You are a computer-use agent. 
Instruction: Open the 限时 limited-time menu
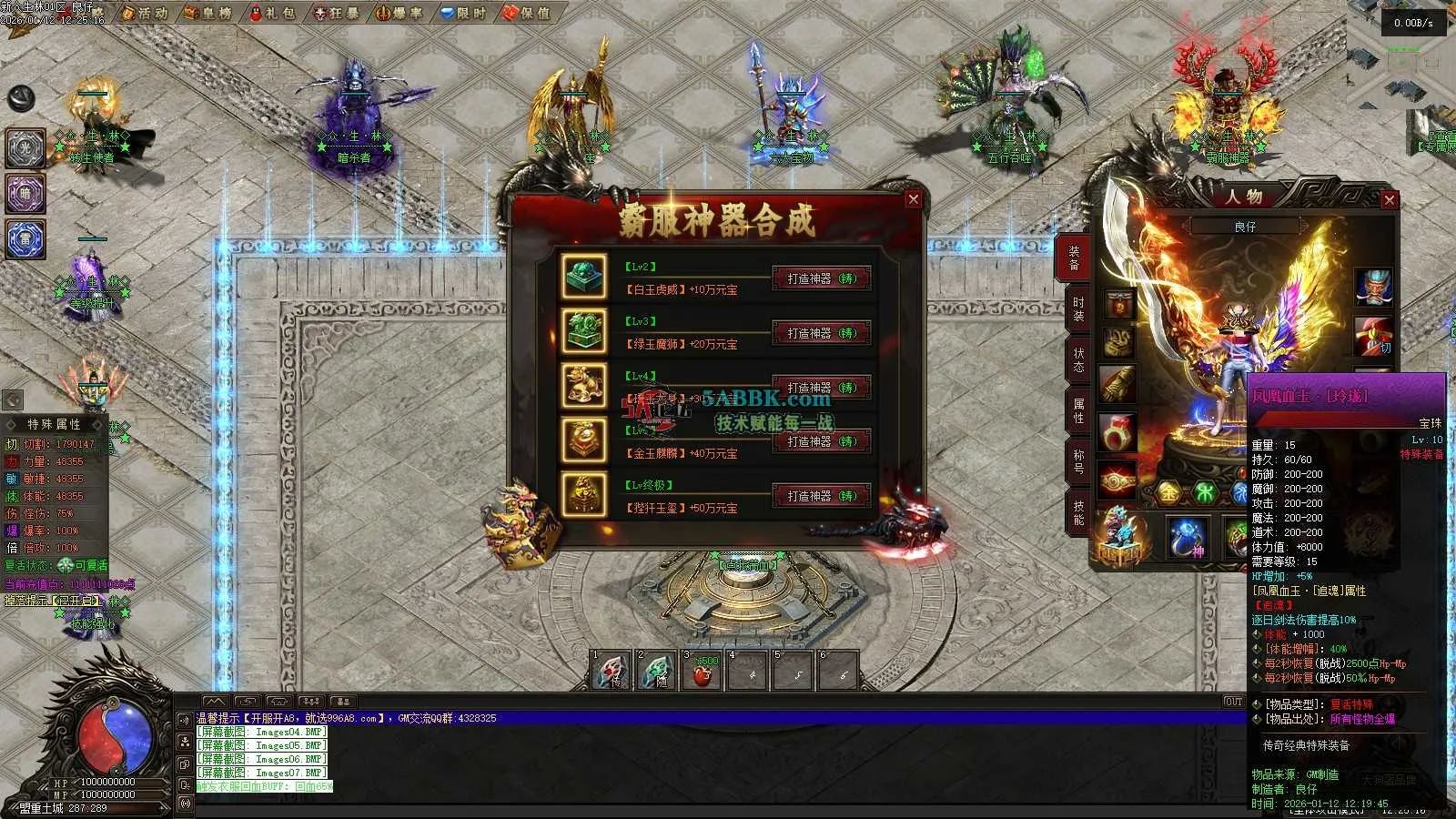click(463, 13)
